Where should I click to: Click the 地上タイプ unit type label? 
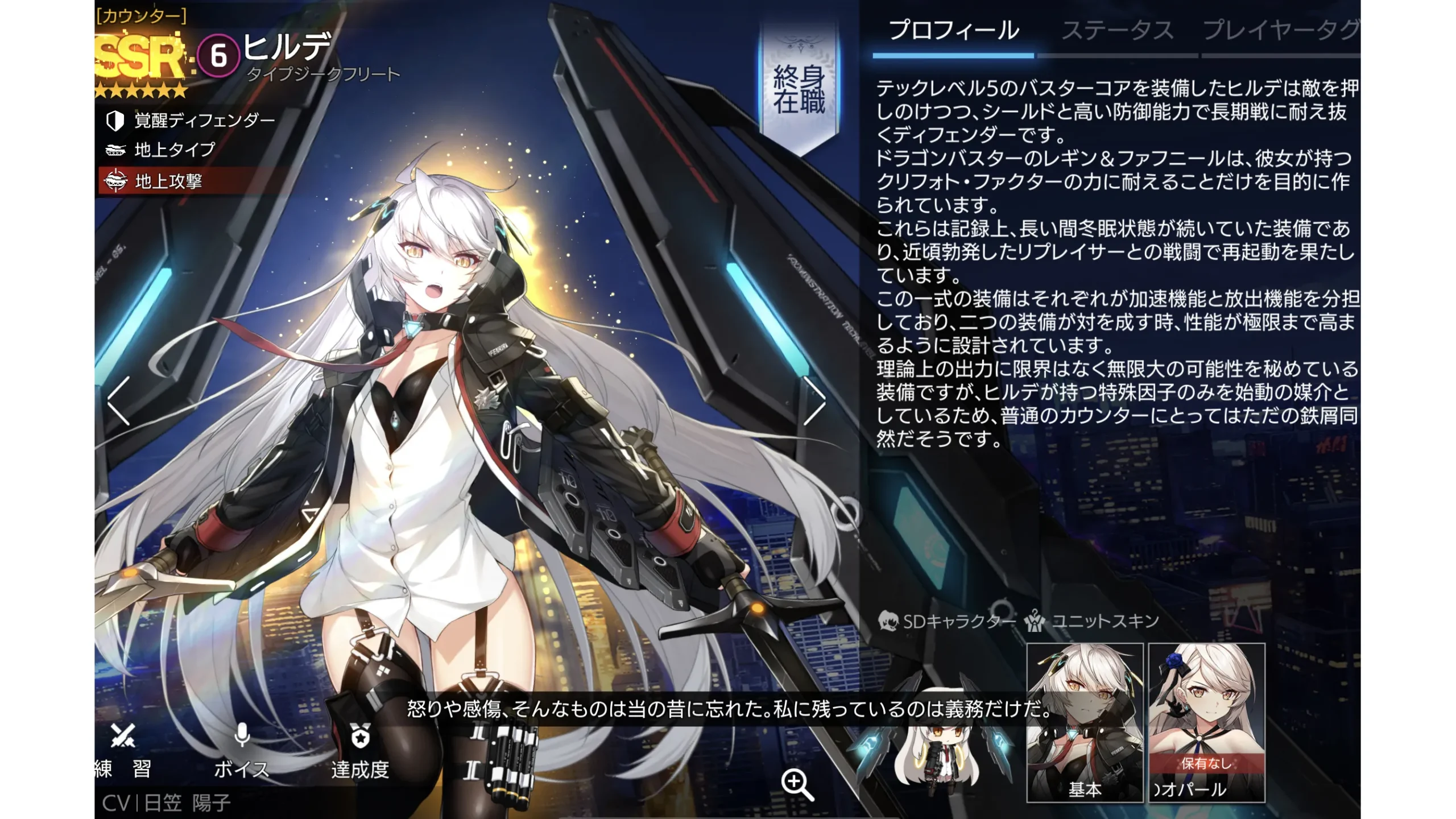(174, 150)
